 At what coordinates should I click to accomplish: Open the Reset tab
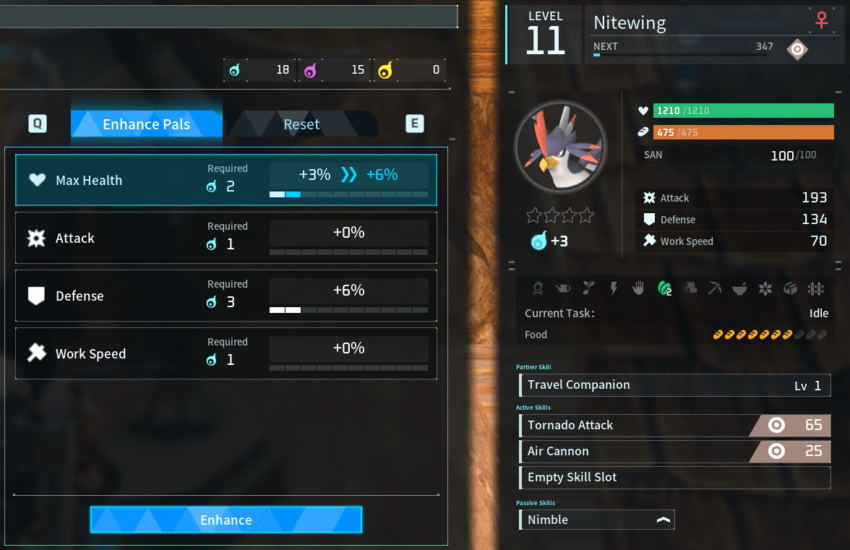(301, 124)
